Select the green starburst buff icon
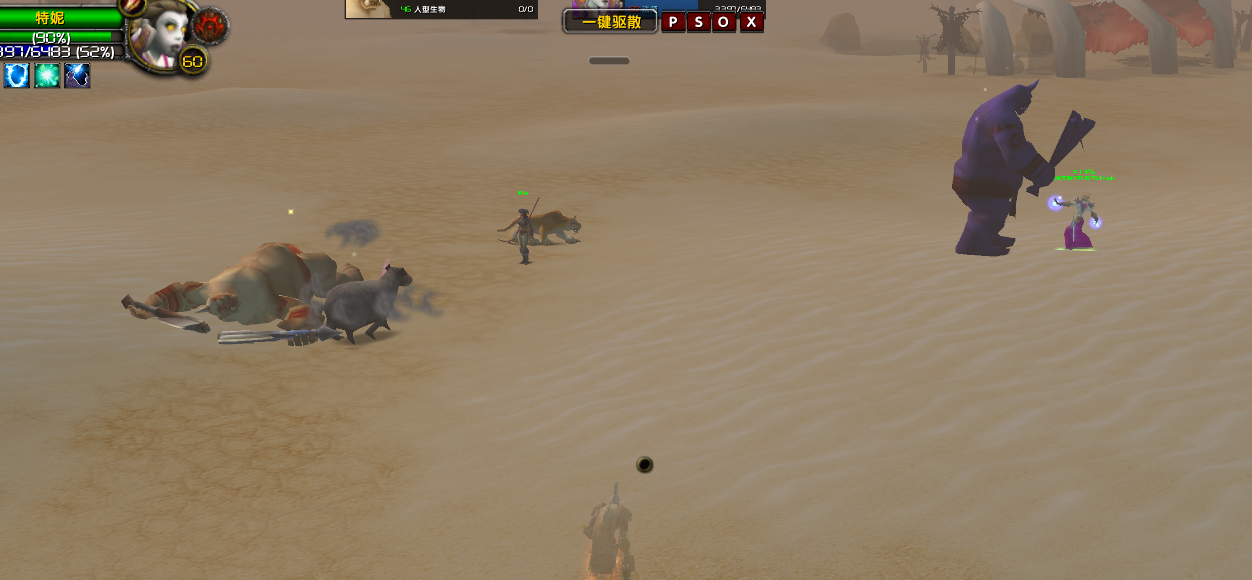This screenshot has width=1252, height=580. (x=47, y=75)
